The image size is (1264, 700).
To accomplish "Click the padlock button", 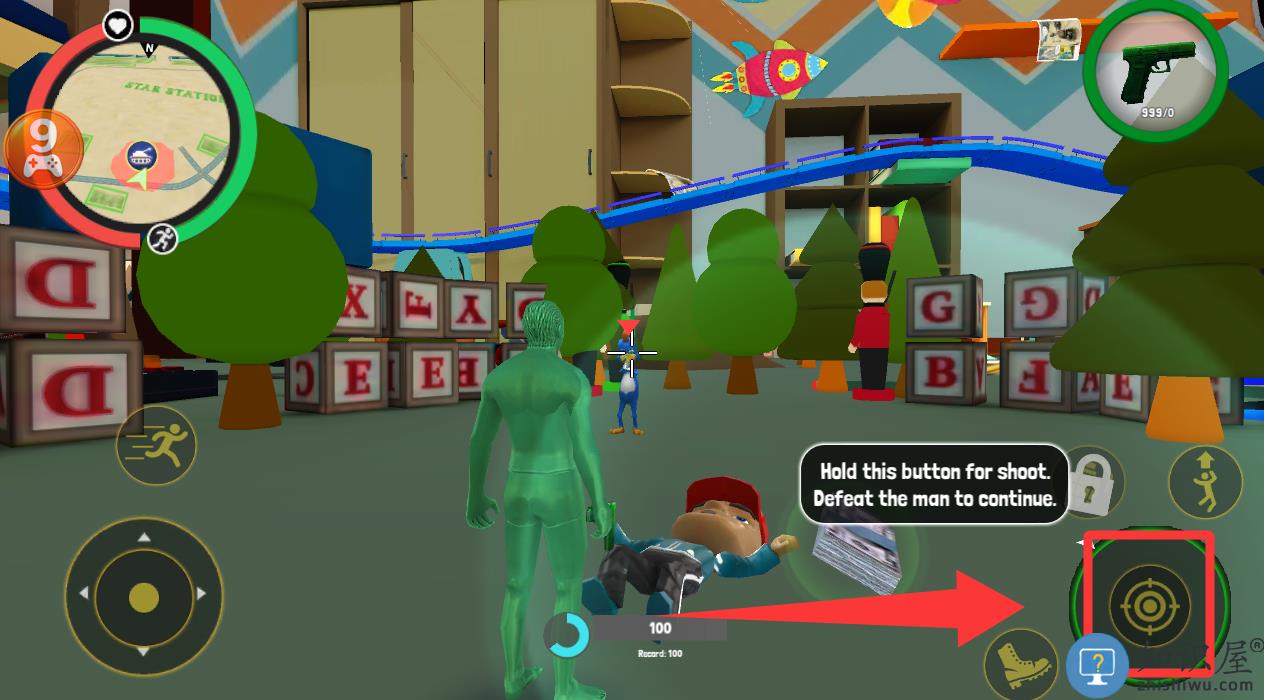I will pyautogui.click(x=1094, y=480).
